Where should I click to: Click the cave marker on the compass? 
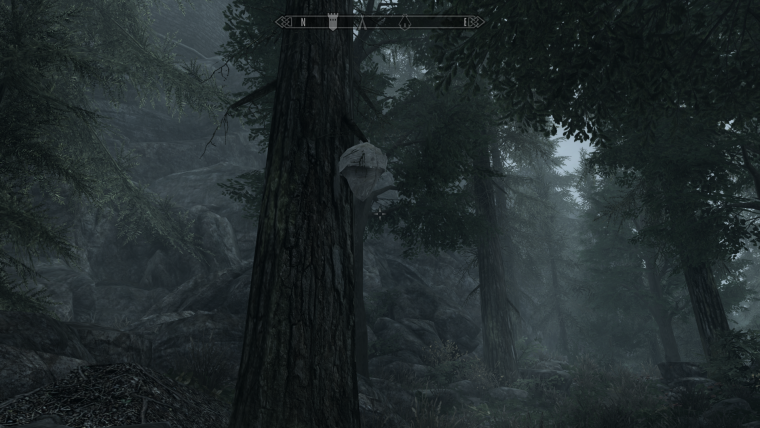pyautogui.click(x=405, y=22)
